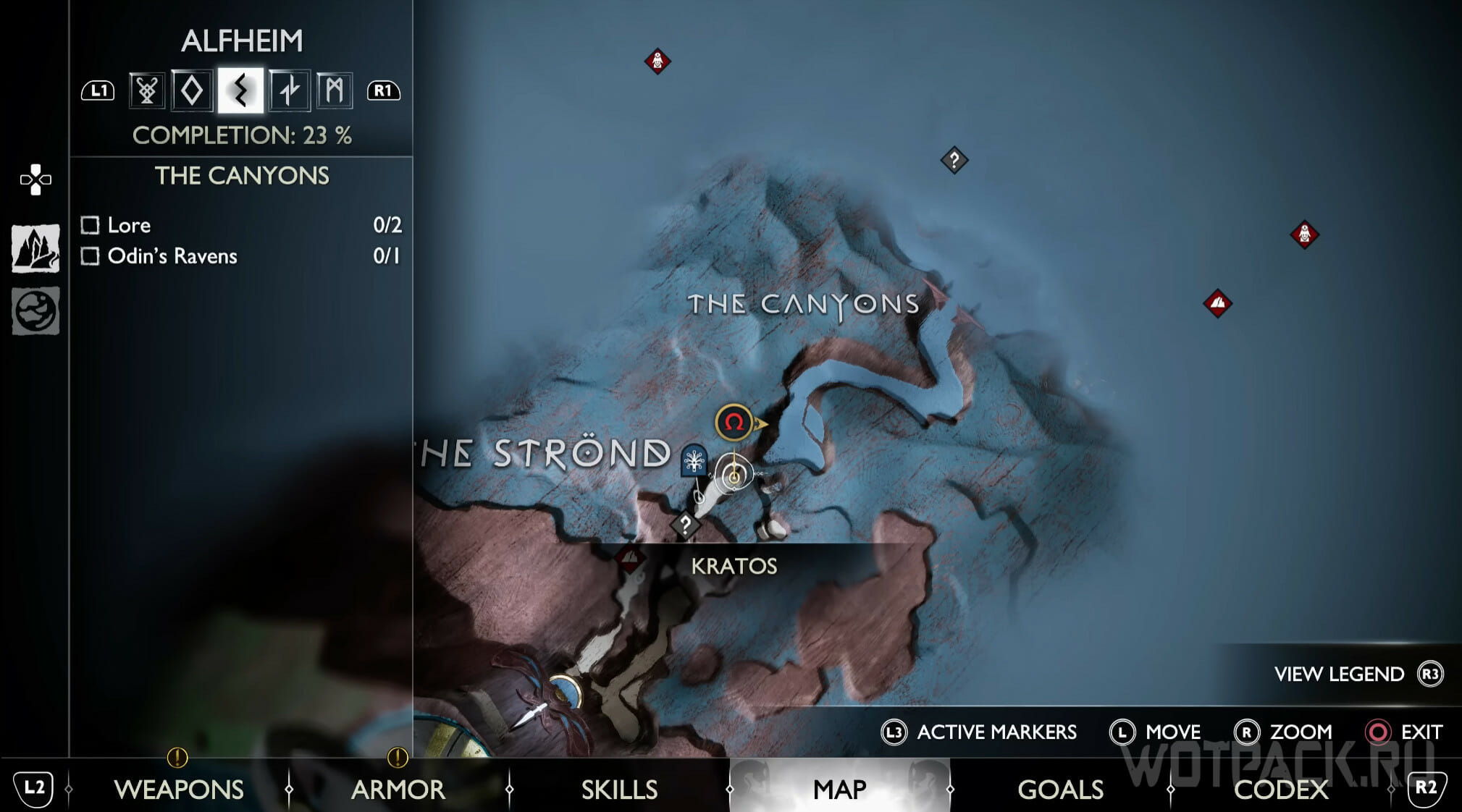Open the Armor tab
This screenshot has height=812, width=1462.
[x=398, y=789]
